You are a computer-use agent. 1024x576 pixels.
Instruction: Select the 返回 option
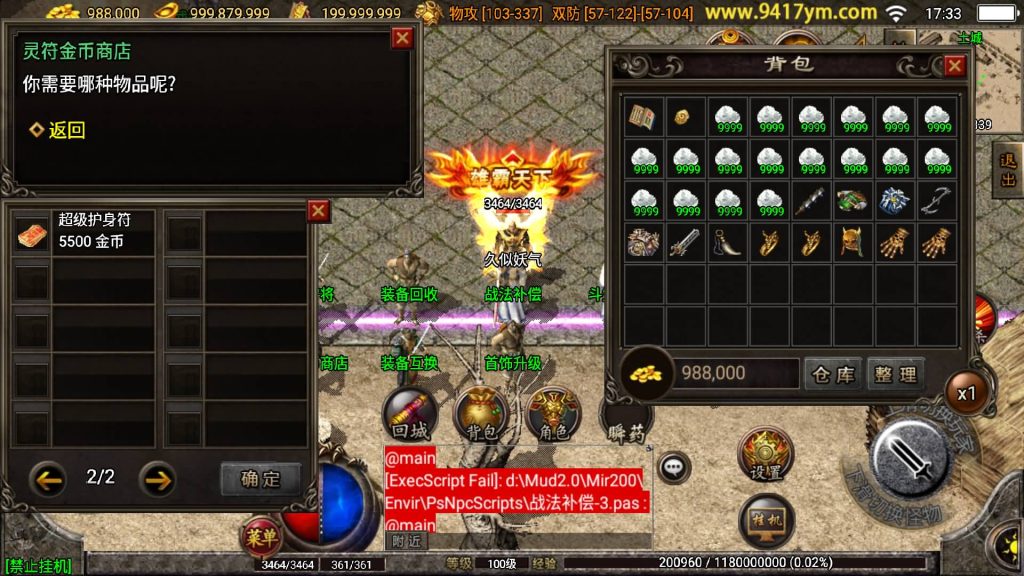click(x=57, y=130)
